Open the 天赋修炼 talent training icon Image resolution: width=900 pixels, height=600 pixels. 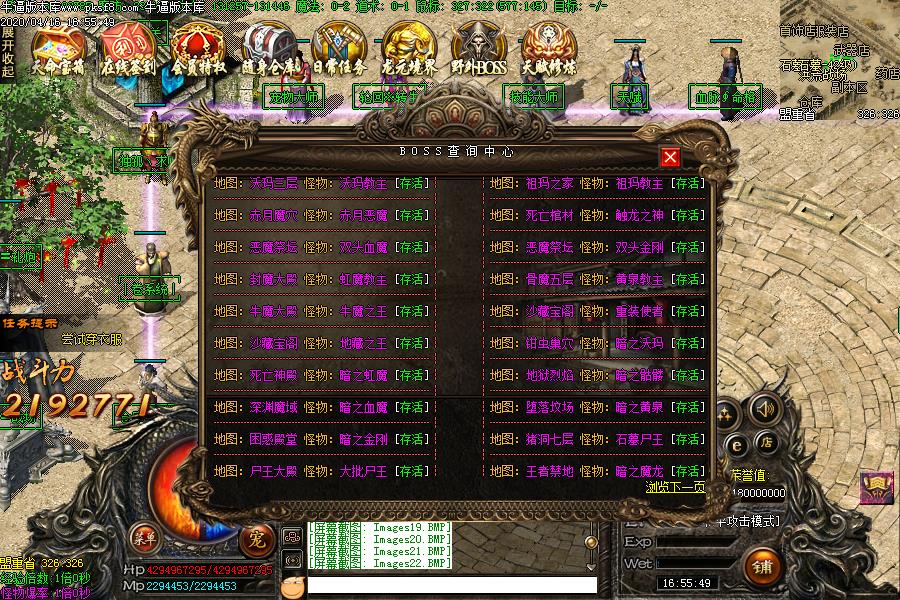tap(549, 50)
